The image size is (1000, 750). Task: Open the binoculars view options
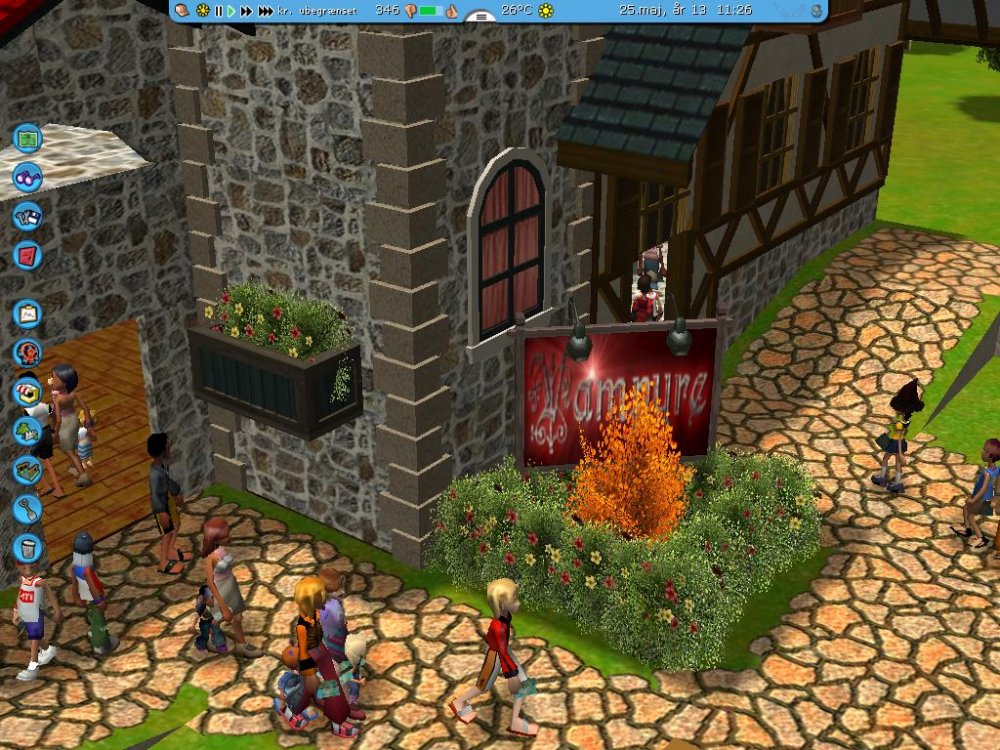27,177
